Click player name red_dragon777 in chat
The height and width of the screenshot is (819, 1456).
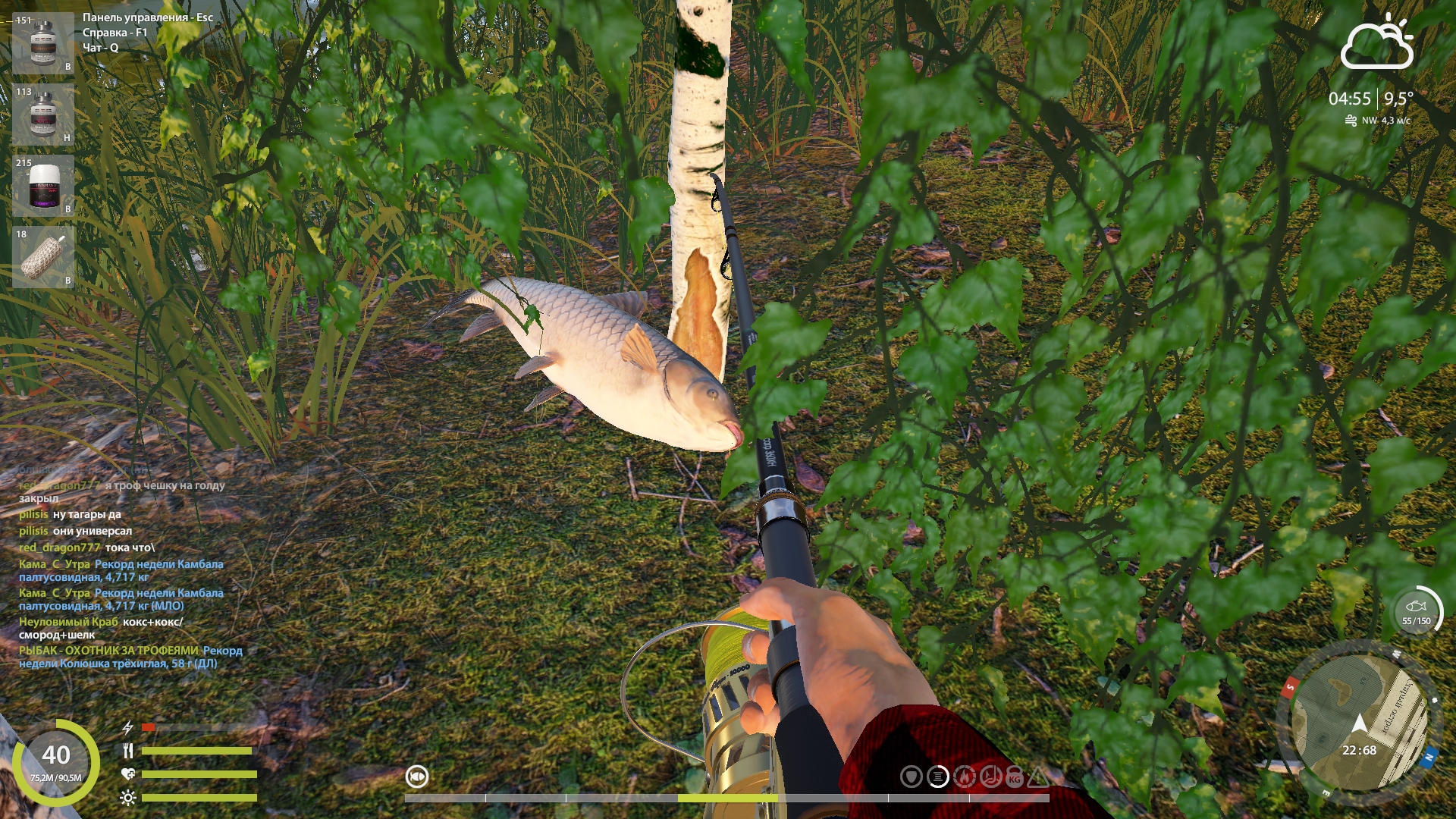tap(59, 548)
